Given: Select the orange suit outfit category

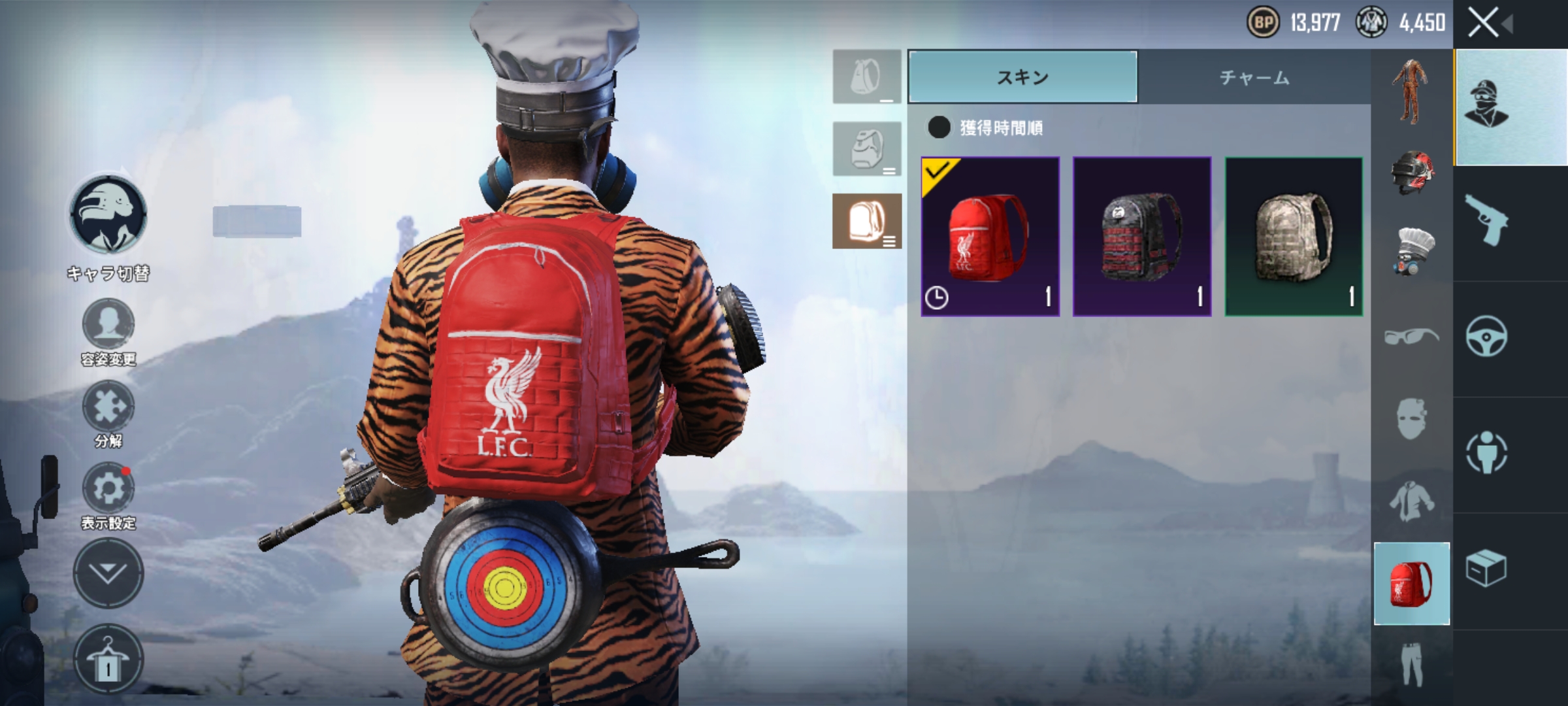Looking at the screenshot, I should 1411,92.
